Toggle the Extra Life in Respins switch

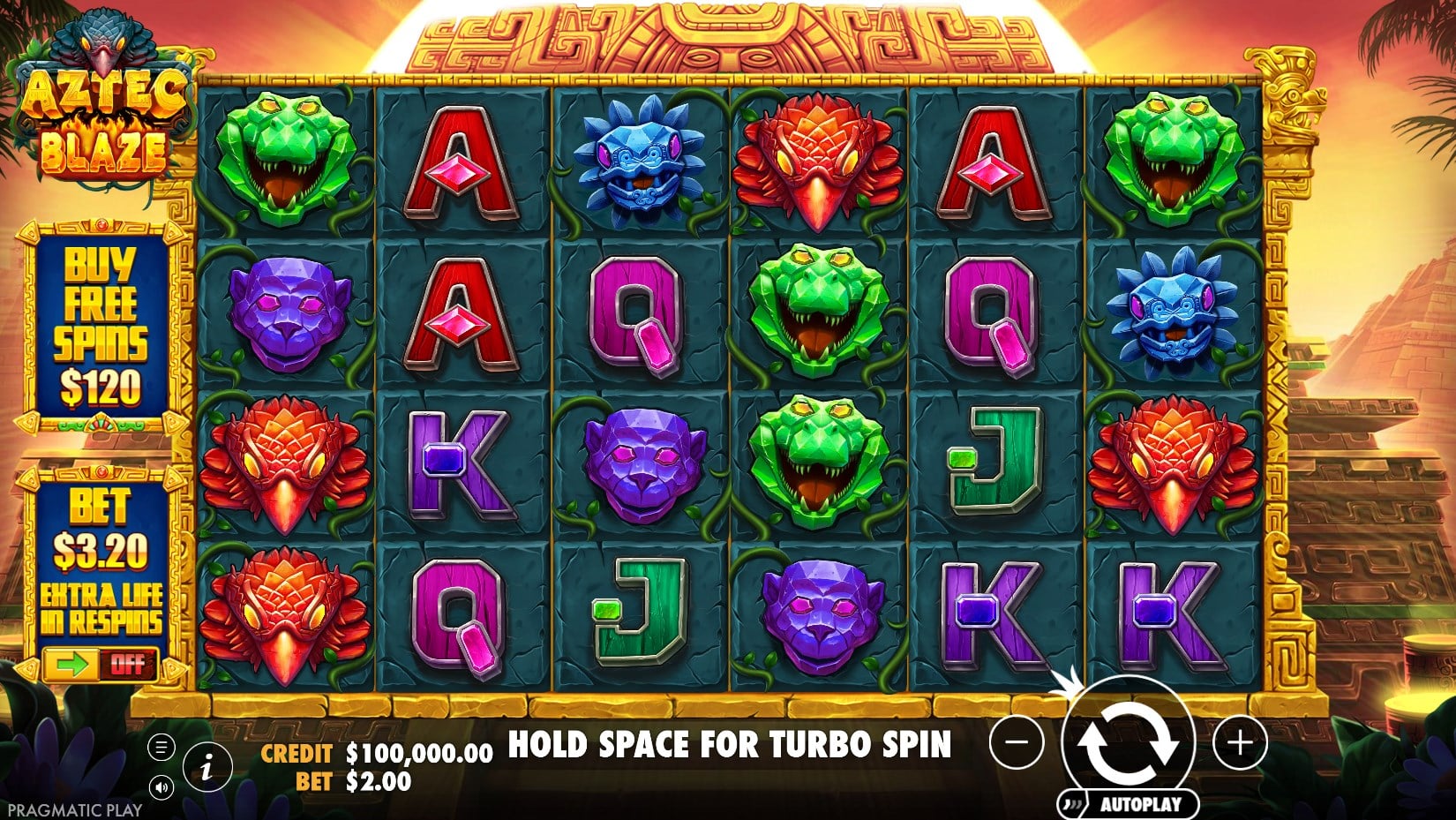[x=100, y=664]
